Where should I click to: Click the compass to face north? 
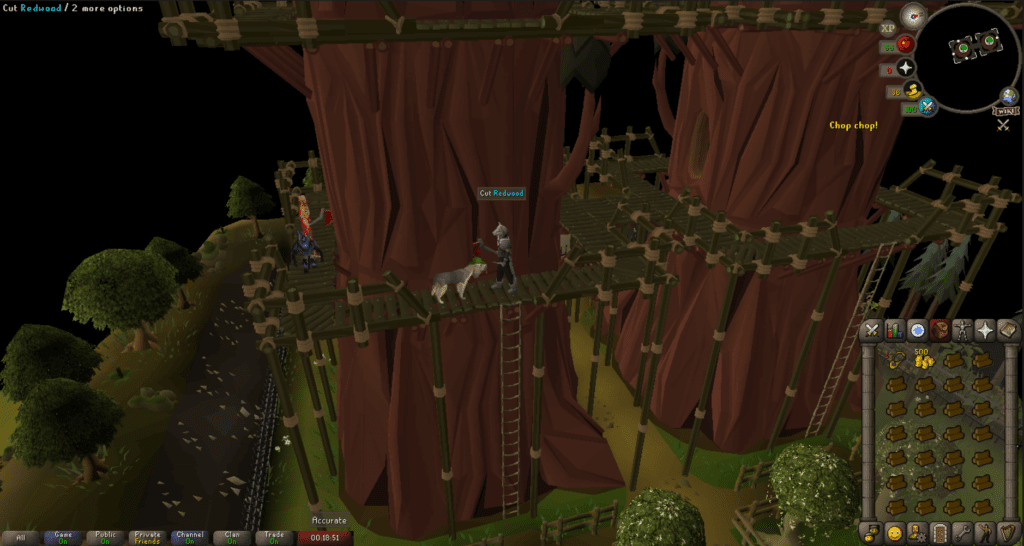tap(911, 15)
